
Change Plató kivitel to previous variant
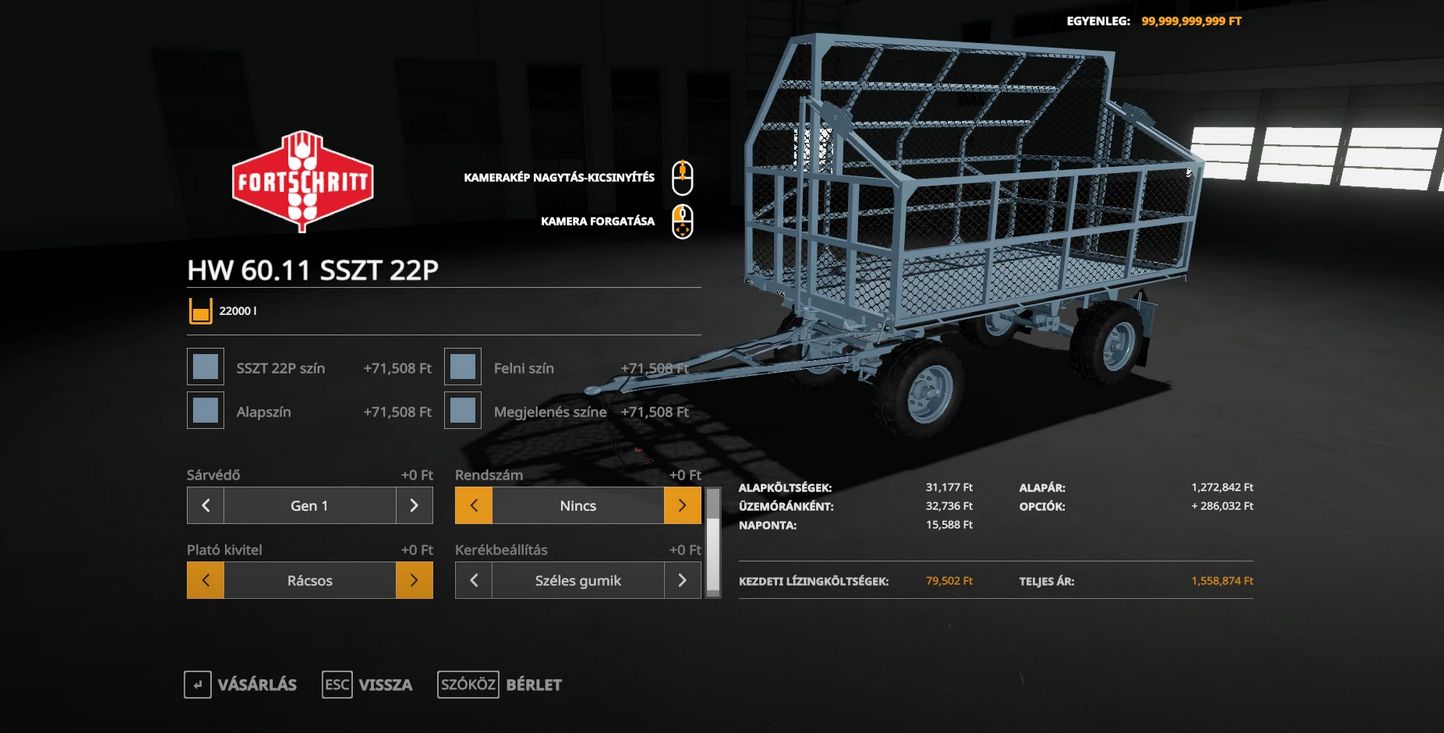click(x=205, y=580)
